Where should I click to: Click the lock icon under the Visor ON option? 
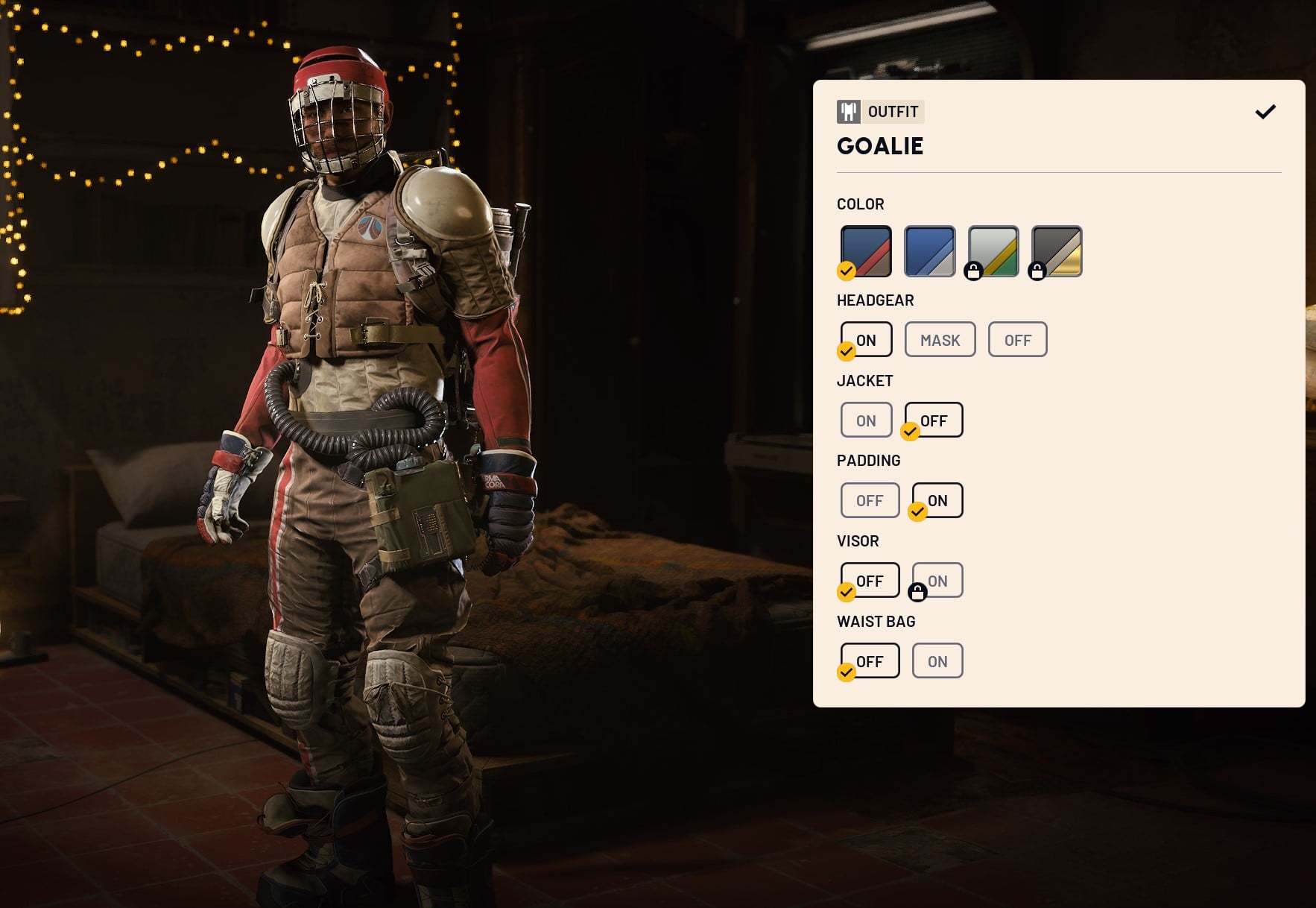(918, 593)
